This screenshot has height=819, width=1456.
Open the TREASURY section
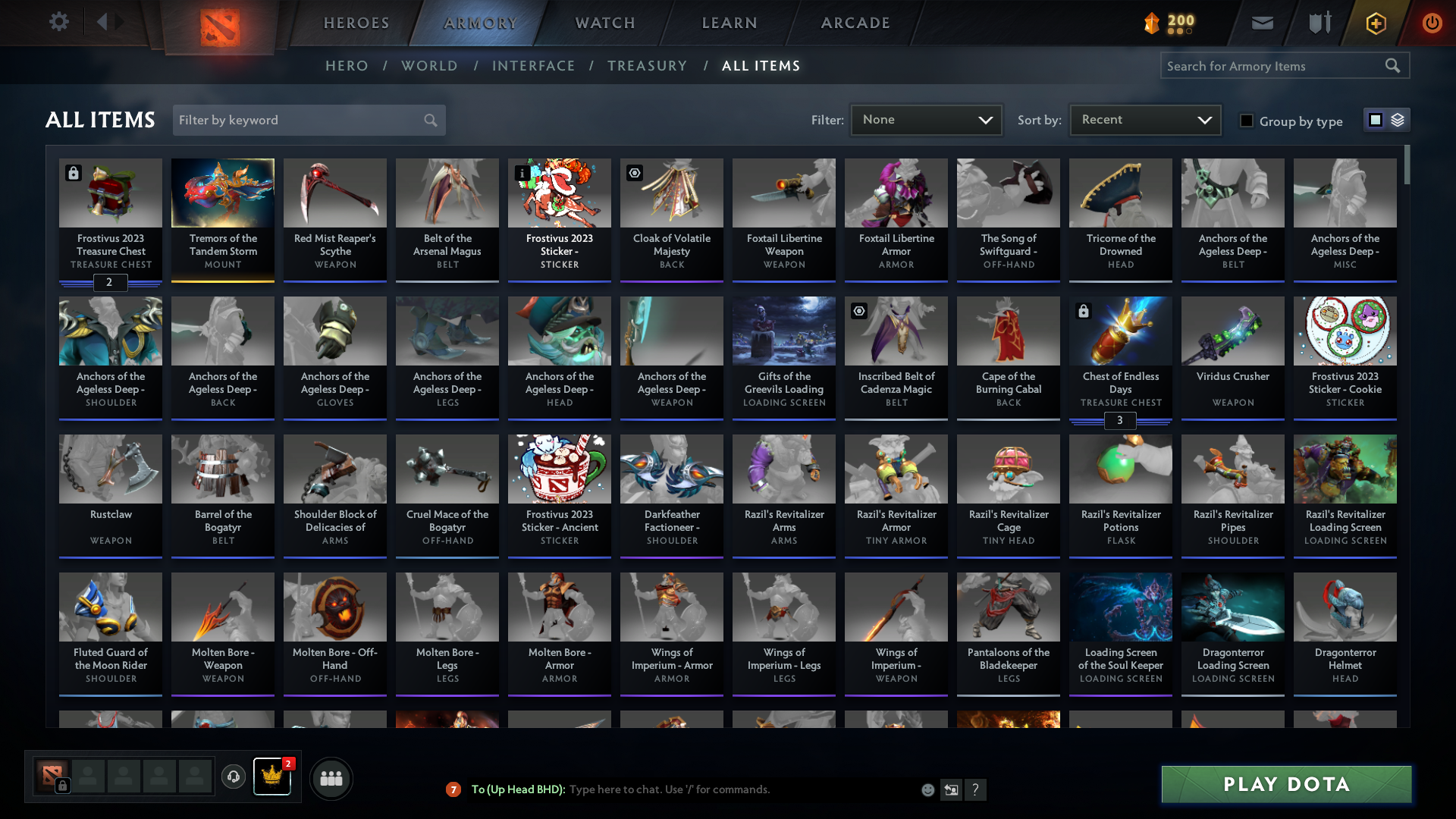tap(647, 66)
